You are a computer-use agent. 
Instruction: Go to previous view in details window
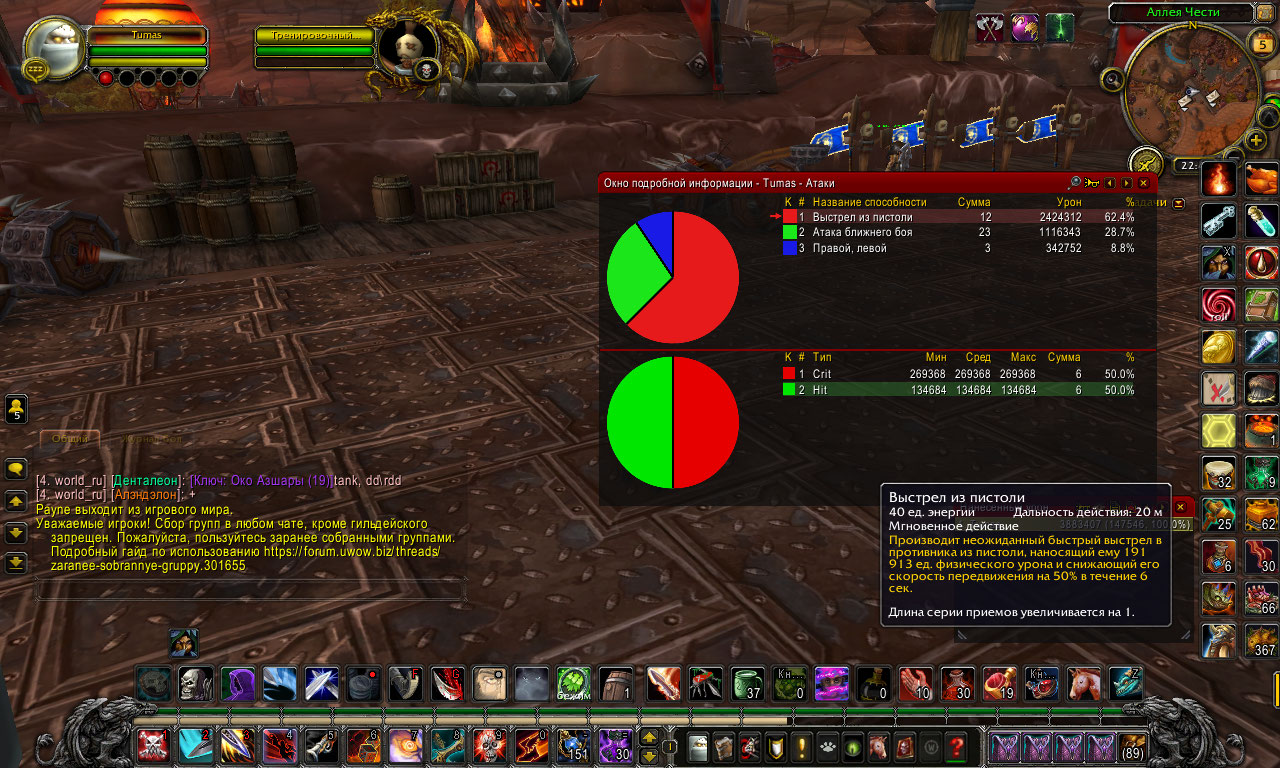[1109, 183]
